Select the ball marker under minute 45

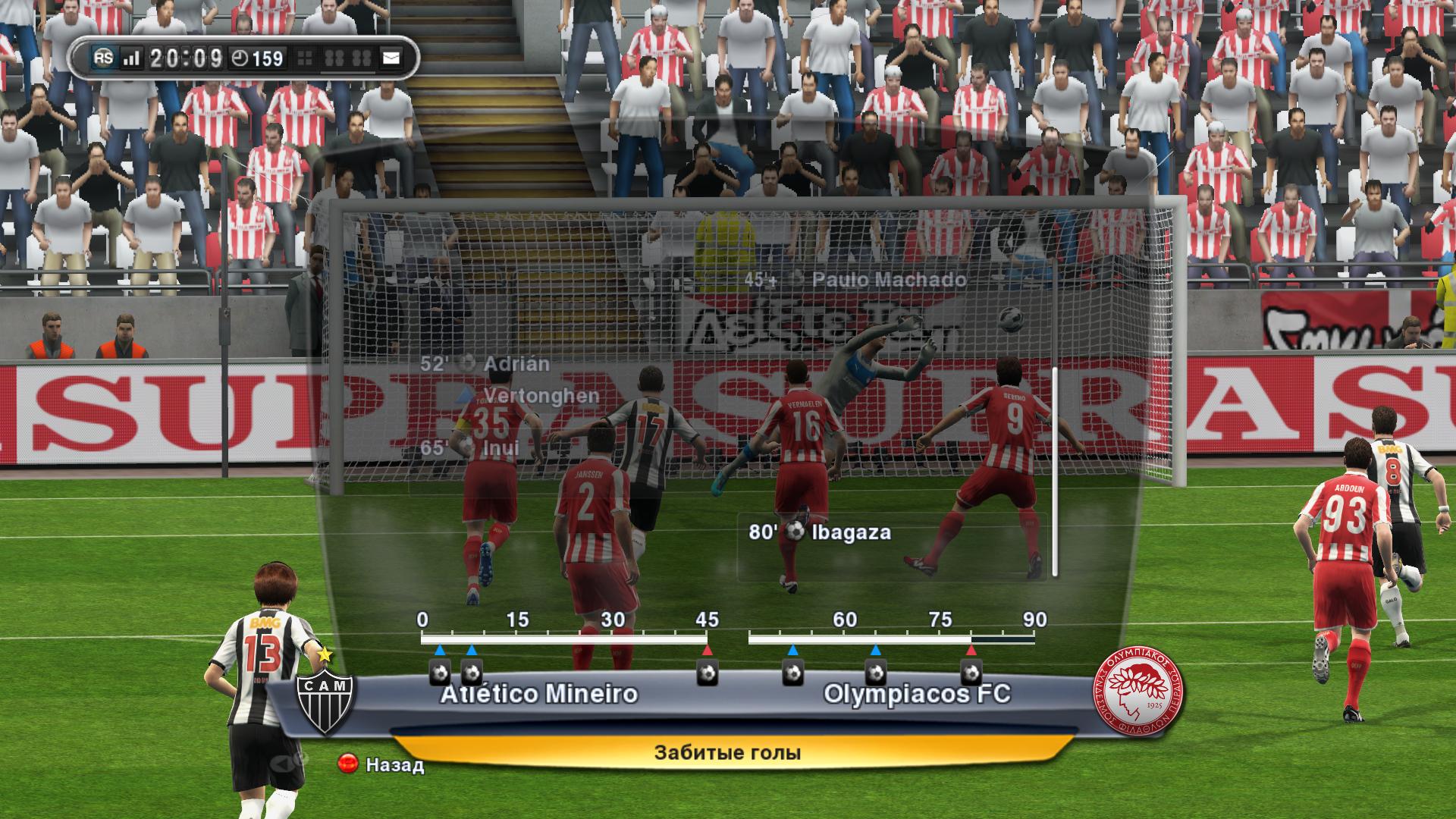tap(708, 673)
